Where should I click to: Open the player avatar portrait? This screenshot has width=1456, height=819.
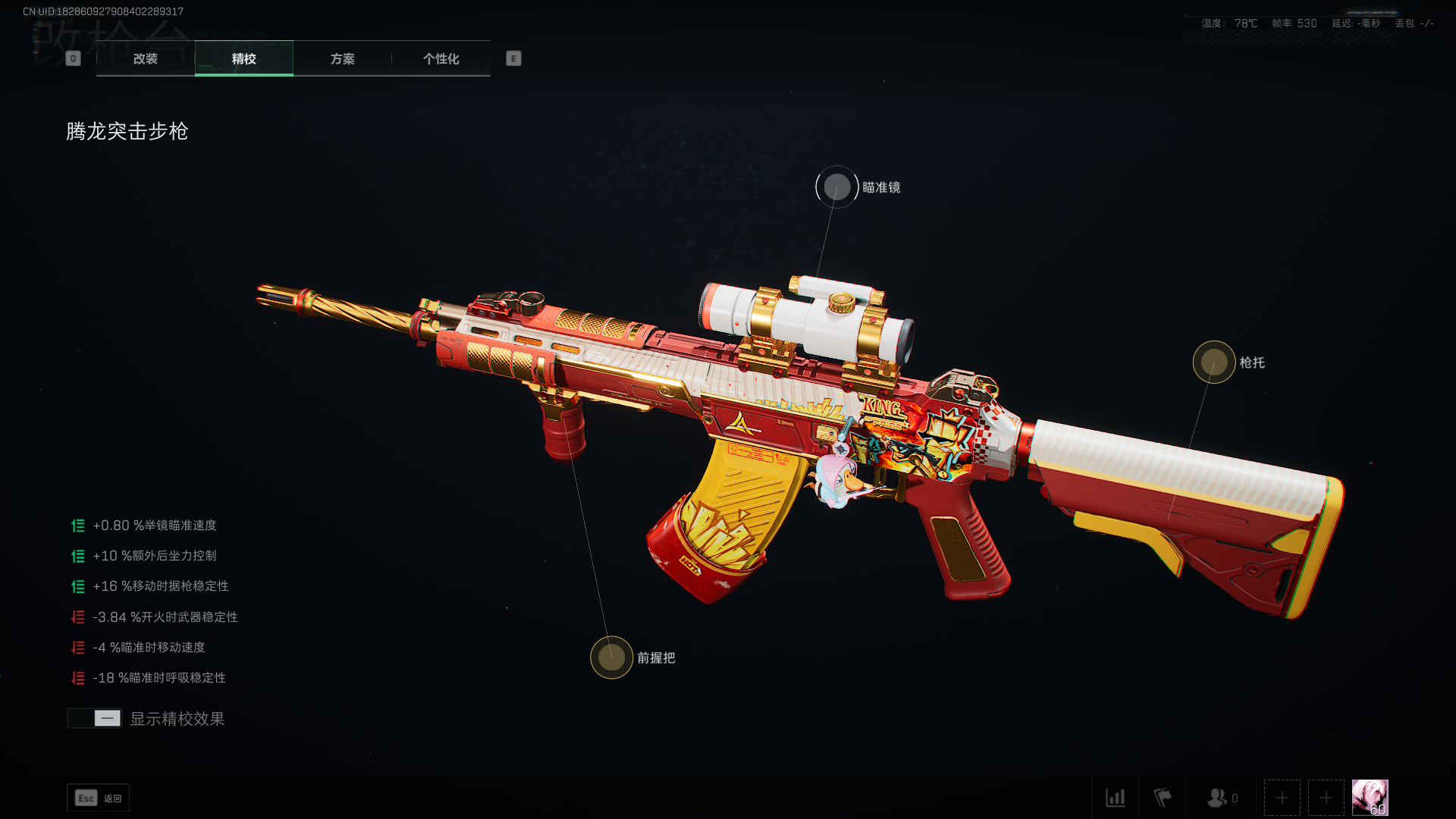tap(1370, 798)
